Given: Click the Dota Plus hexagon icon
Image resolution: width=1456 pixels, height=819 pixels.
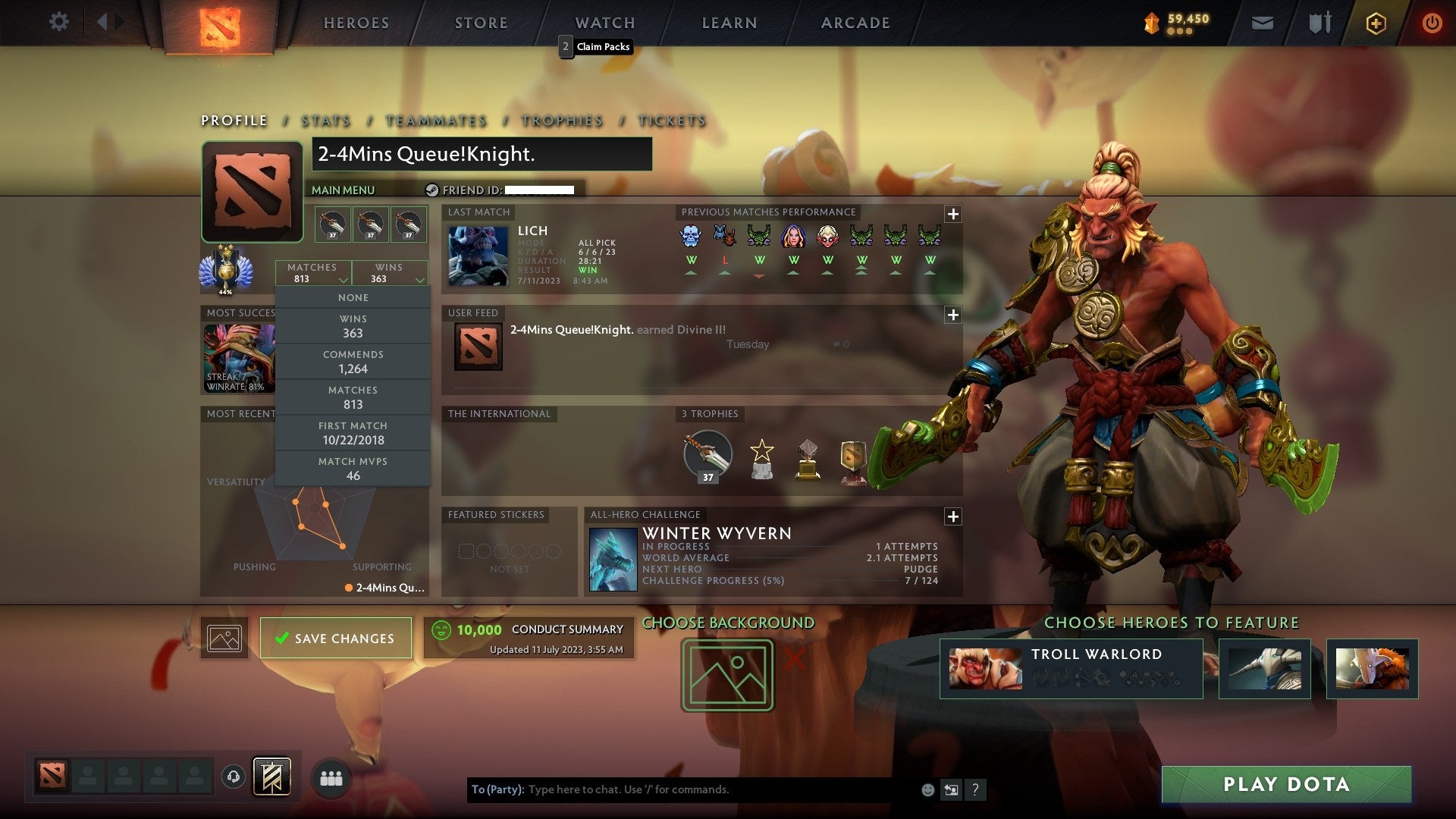Looking at the screenshot, I should [x=1376, y=23].
